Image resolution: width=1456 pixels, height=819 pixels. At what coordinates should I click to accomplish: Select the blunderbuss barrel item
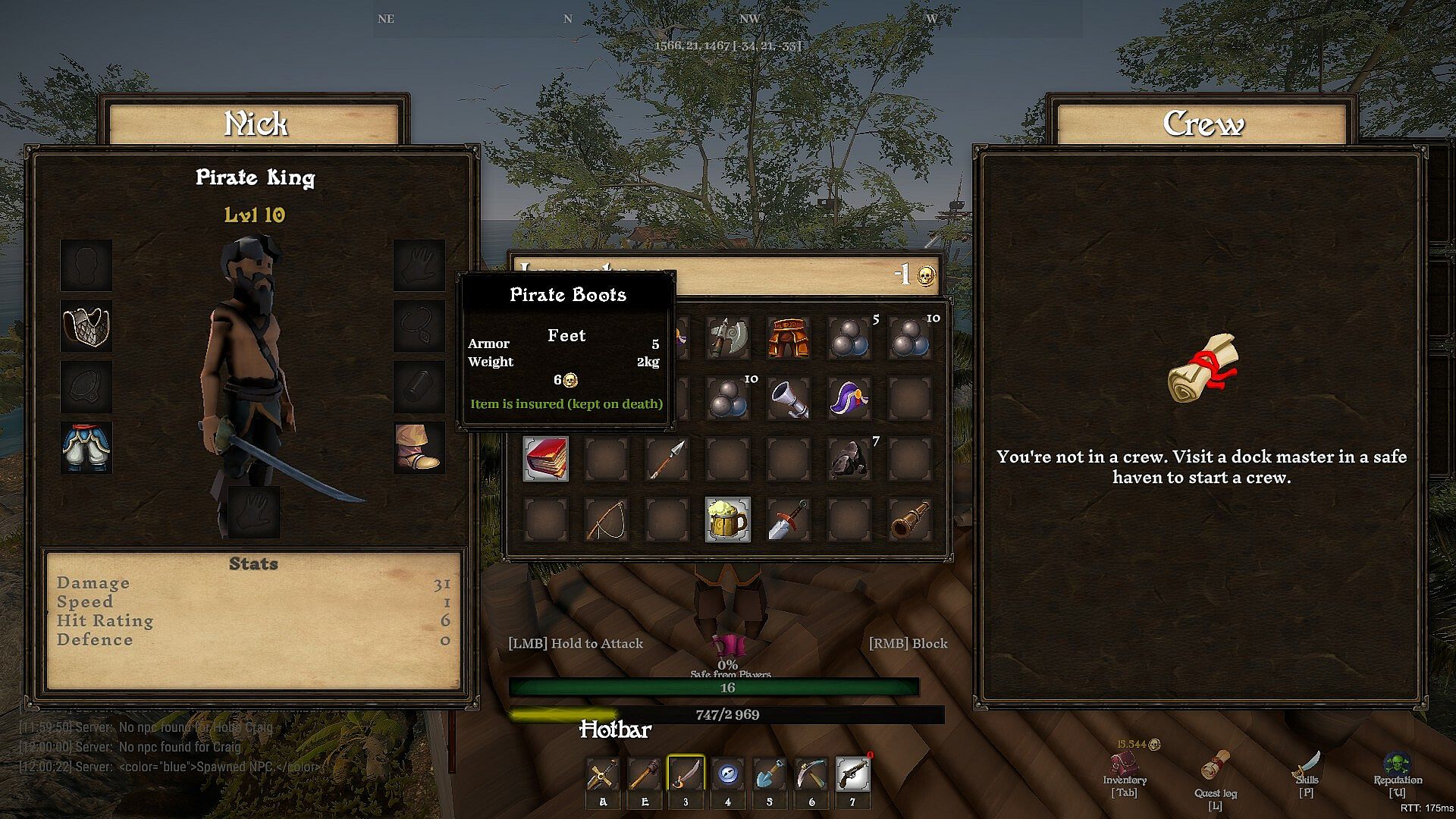(789, 398)
